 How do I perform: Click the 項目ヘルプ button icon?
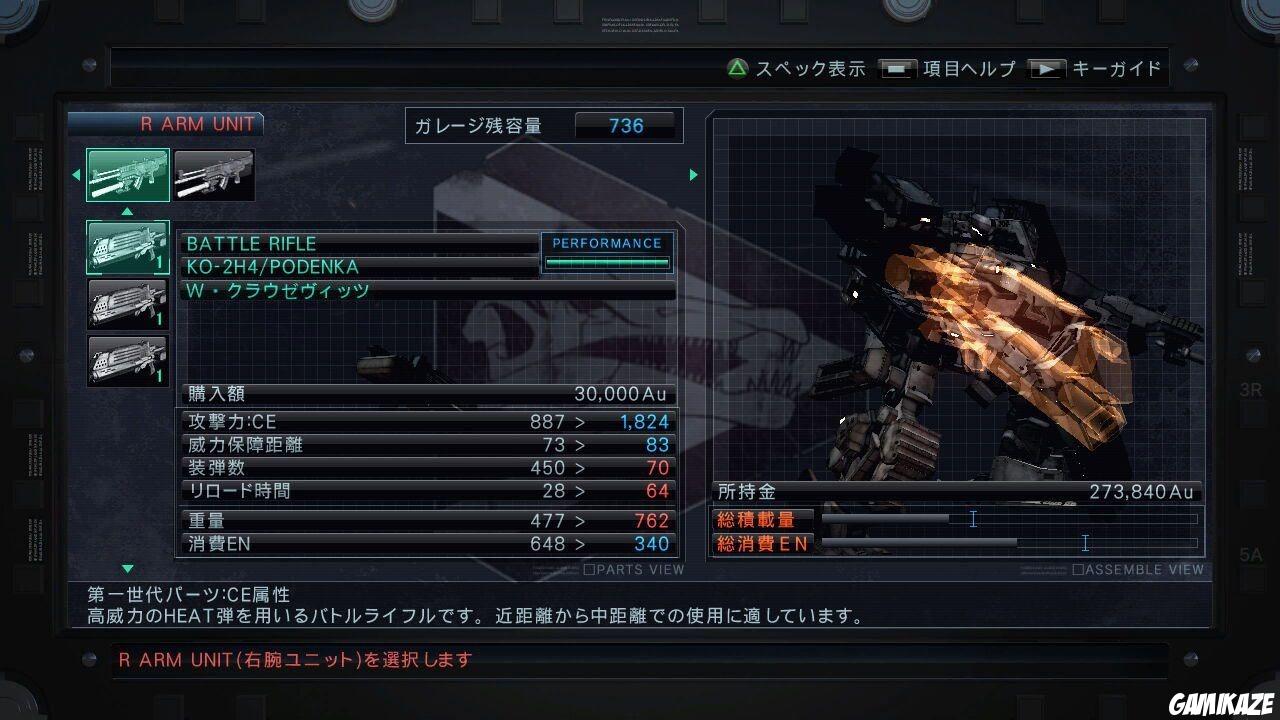(897, 68)
